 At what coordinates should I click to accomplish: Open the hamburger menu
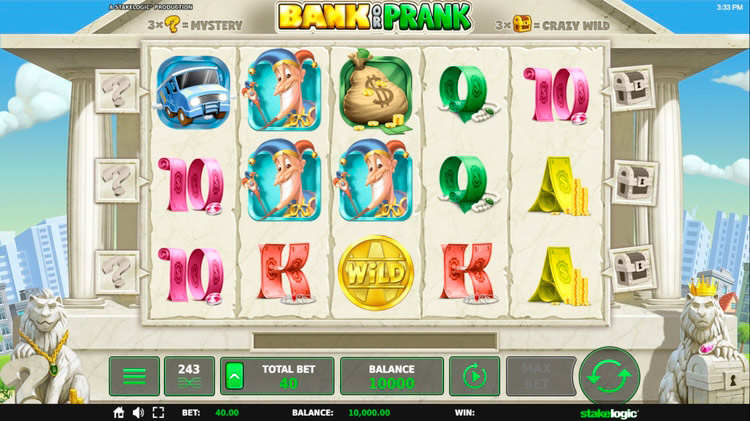point(134,376)
